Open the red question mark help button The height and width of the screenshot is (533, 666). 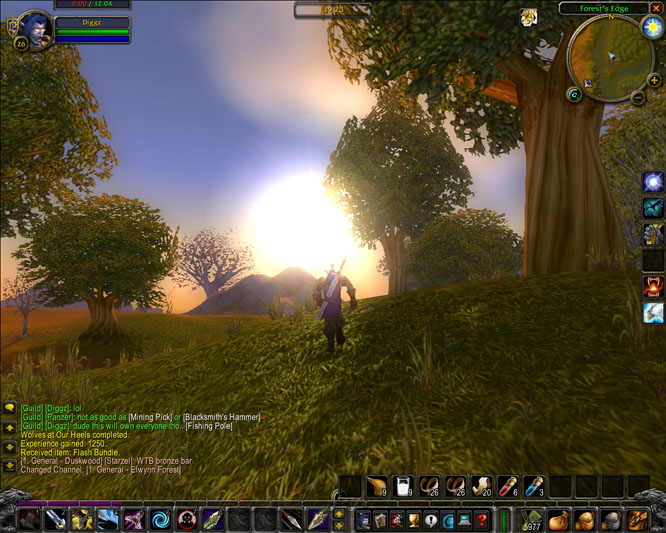point(482,519)
